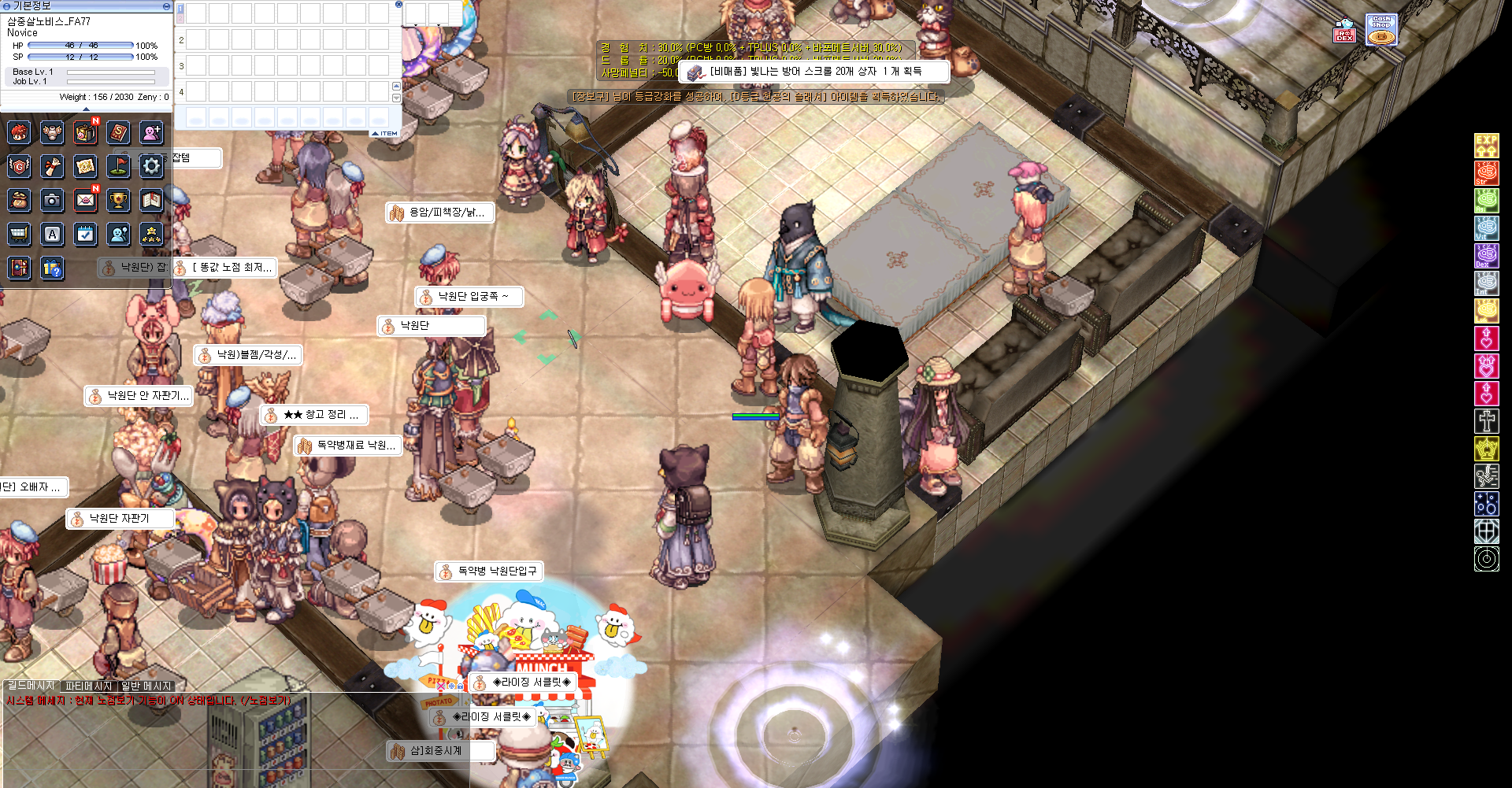
Task: Select the 길드메시지 chat tab
Action: (31, 686)
